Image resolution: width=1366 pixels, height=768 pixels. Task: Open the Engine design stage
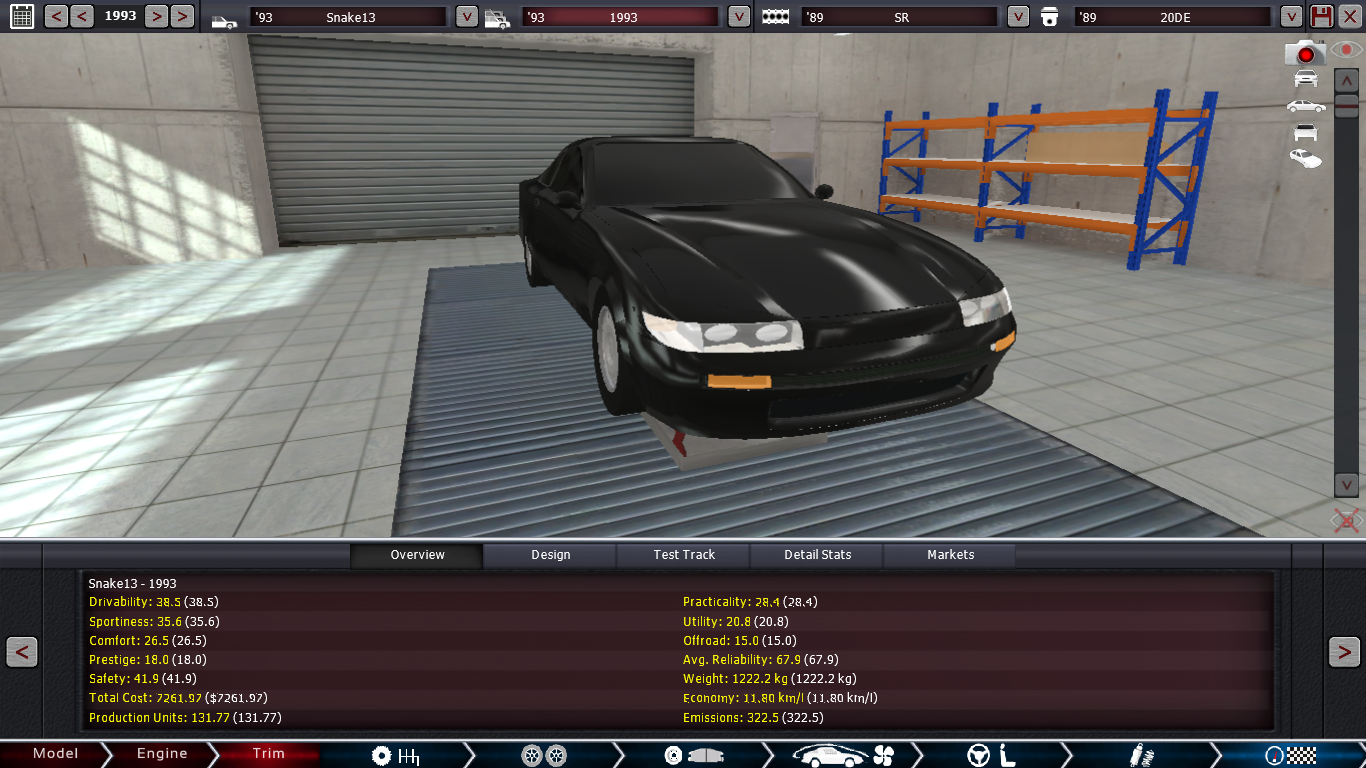(x=162, y=754)
